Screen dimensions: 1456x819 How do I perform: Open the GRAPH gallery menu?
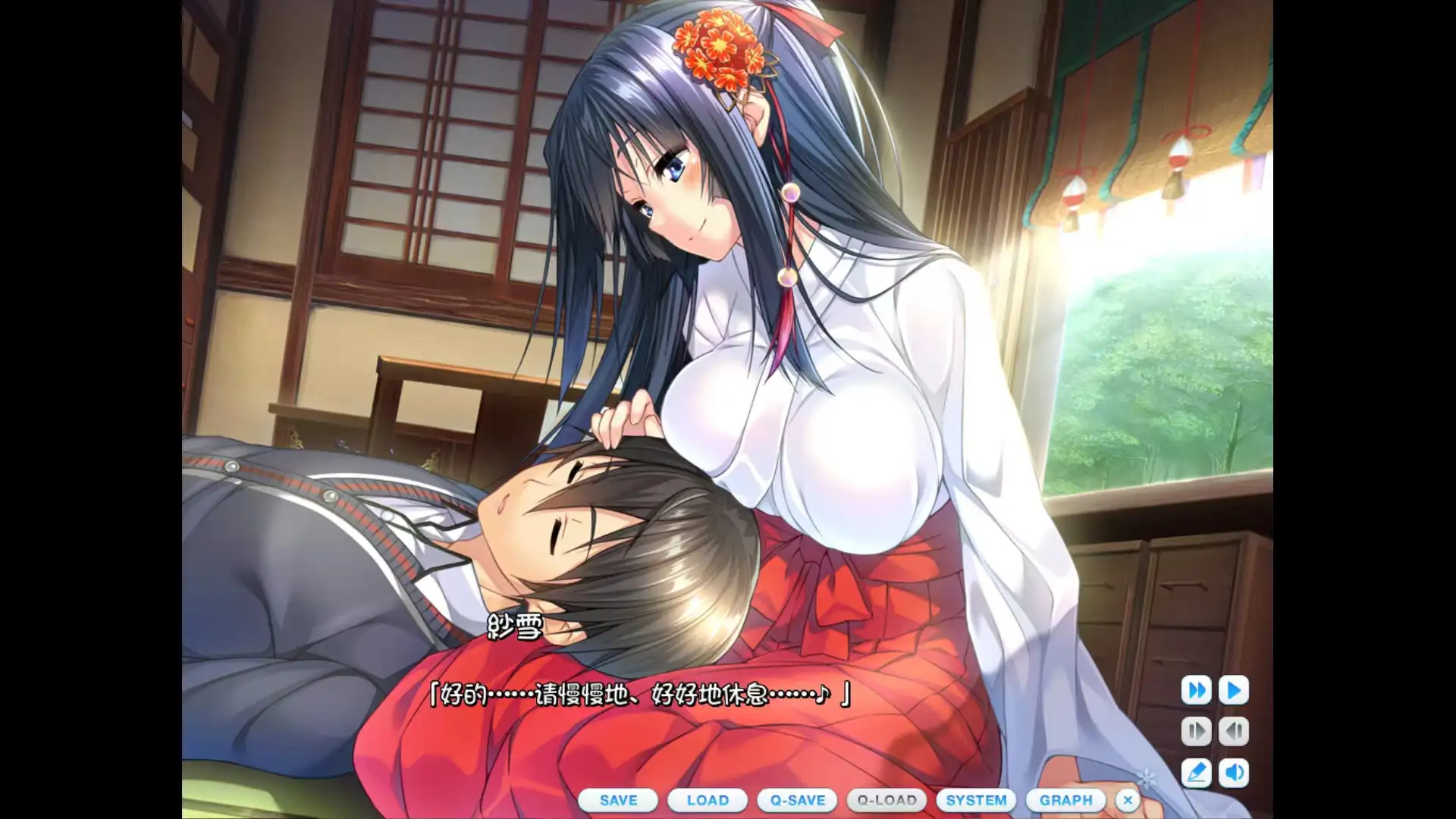(1065, 800)
